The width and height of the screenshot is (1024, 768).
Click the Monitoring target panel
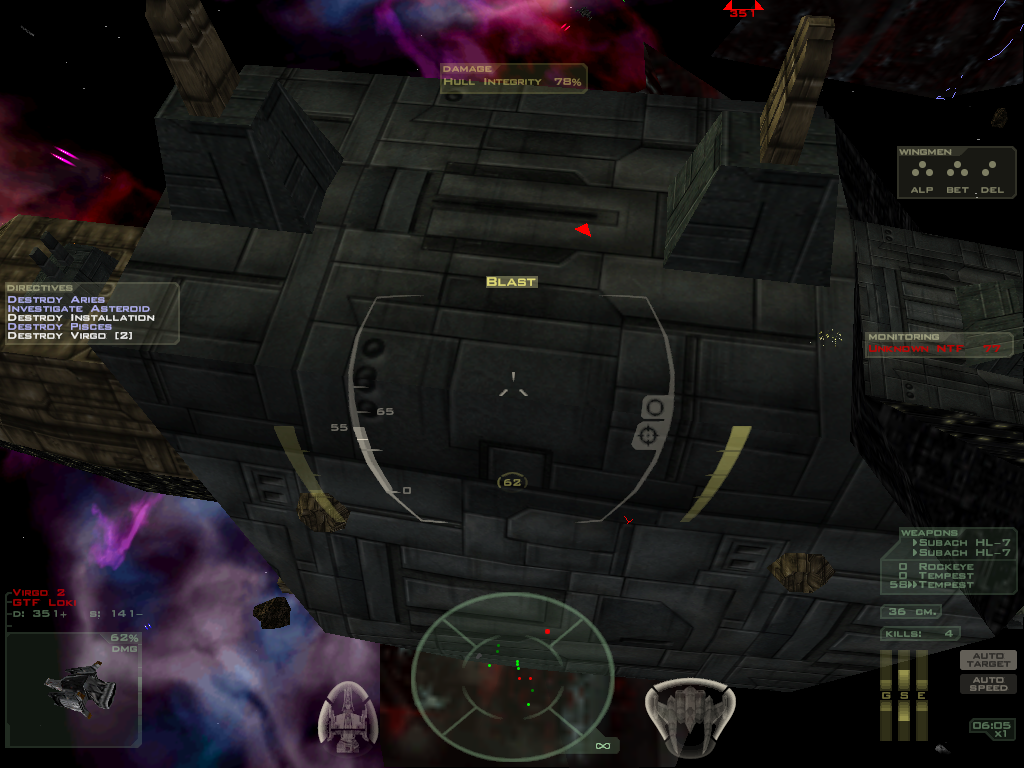(x=939, y=344)
